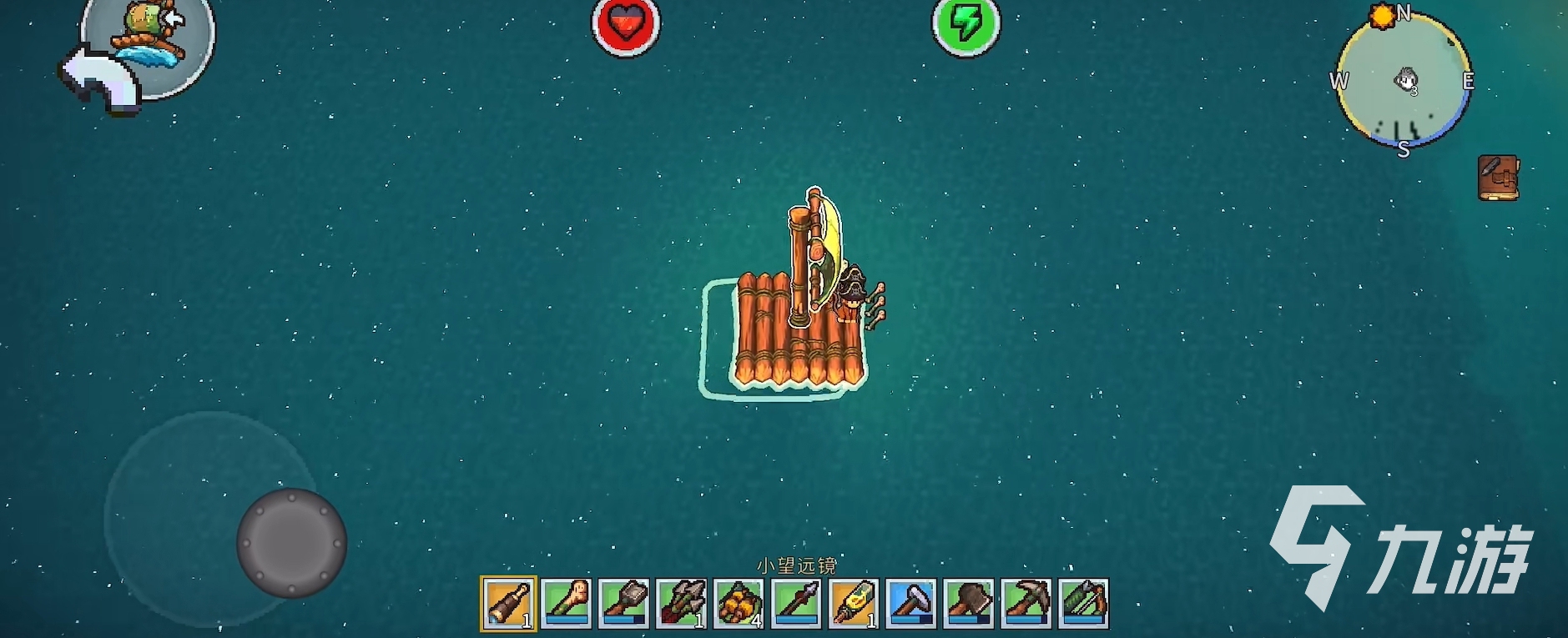The width and height of the screenshot is (1568, 638).
Task: Choose the stone shovel in the hotbar
Action: pos(624,603)
